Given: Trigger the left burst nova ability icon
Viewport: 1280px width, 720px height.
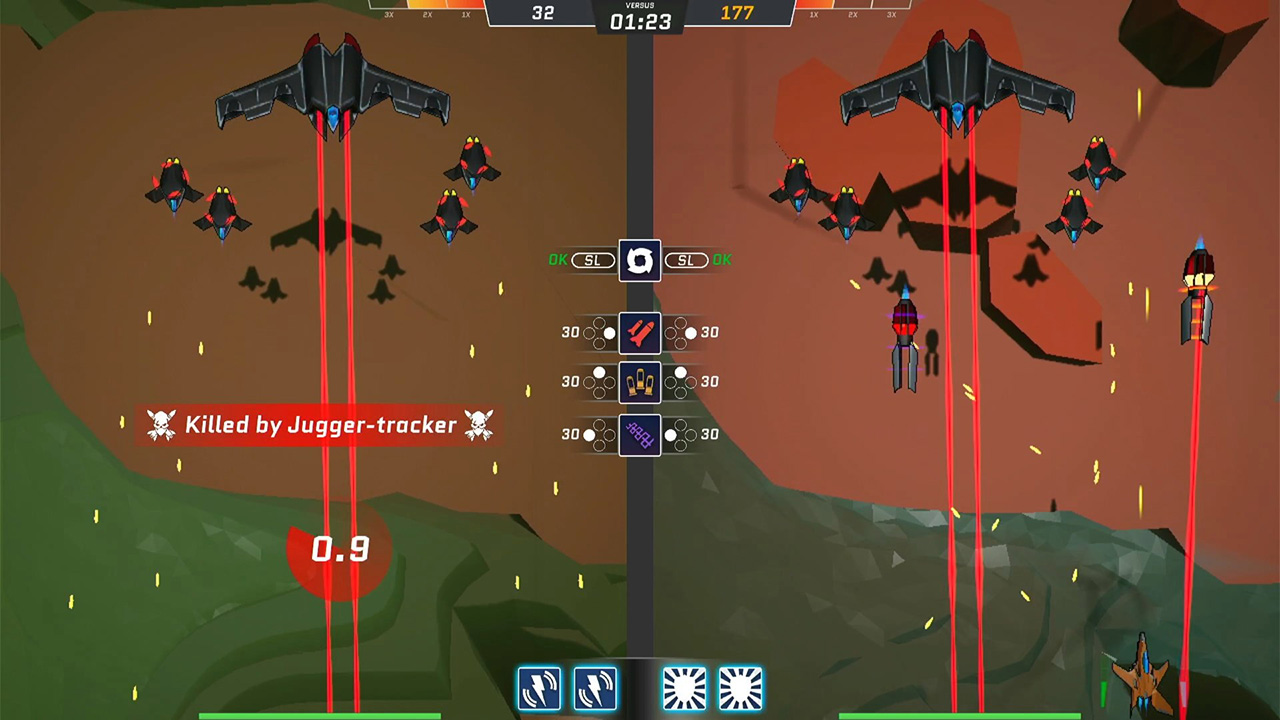Looking at the screenshot, I should 685,687.
